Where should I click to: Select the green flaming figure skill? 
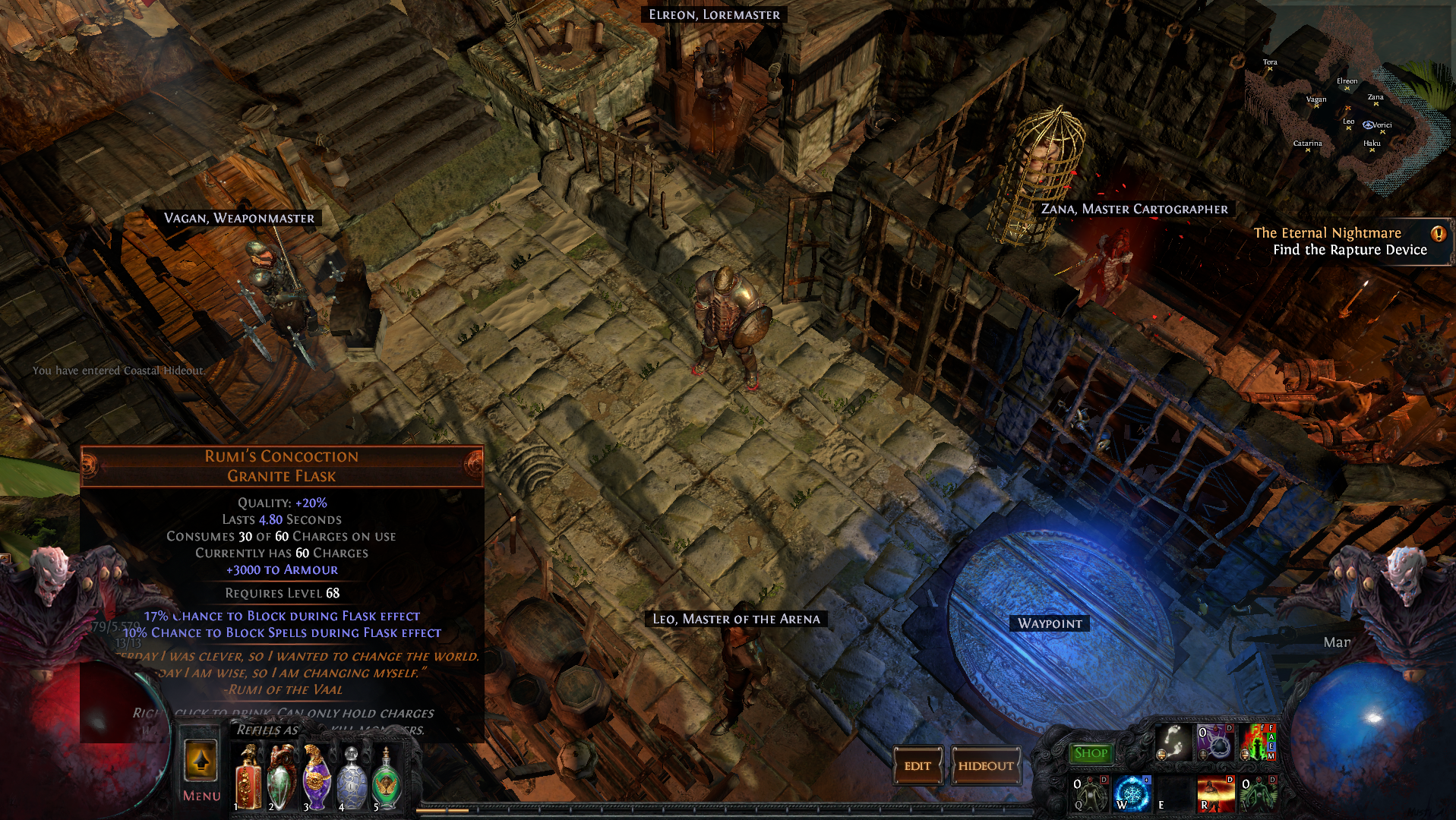(1258, 743)
